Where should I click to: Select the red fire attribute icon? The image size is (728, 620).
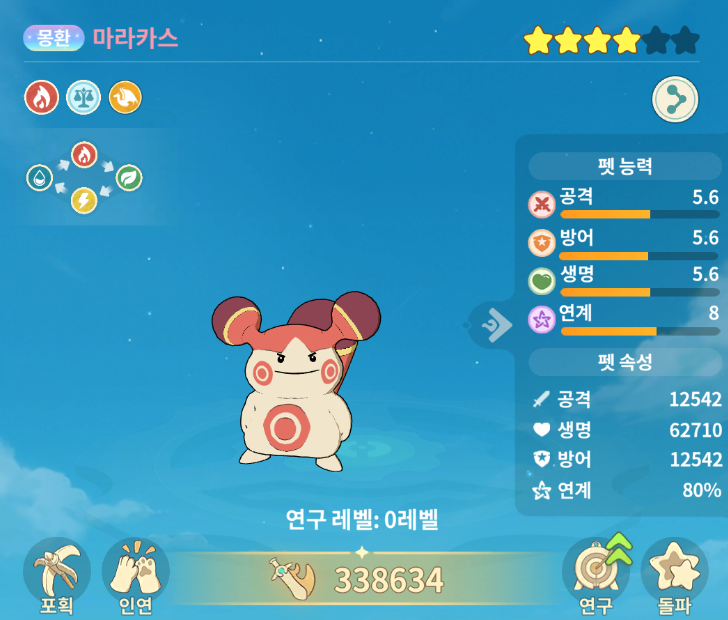pos(41,97)
